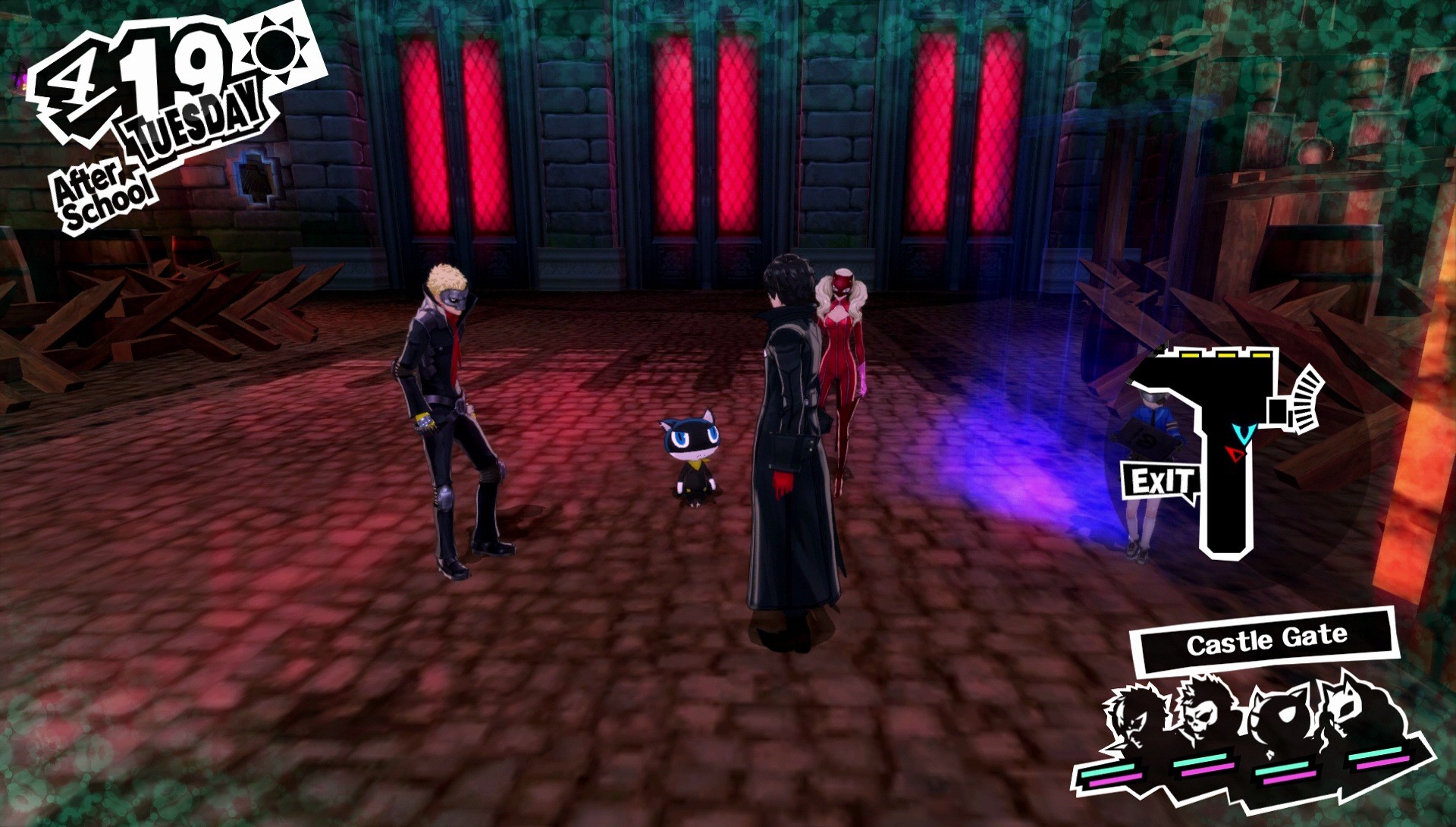Select the After School time-of-day label
The height and width of the screenshot is (827, 1456).
[101, 186]
